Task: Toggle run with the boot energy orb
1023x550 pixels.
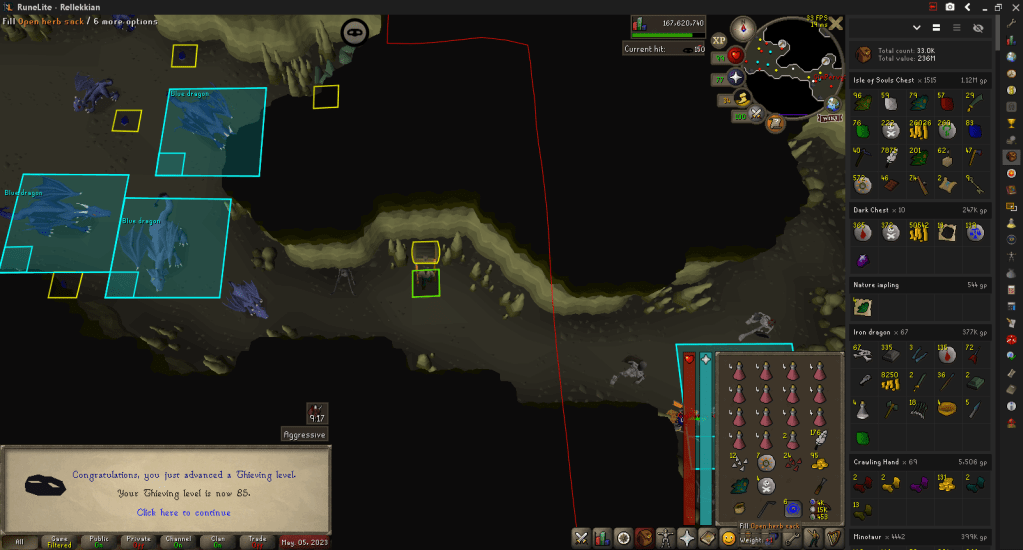Action: pos(743,98)
